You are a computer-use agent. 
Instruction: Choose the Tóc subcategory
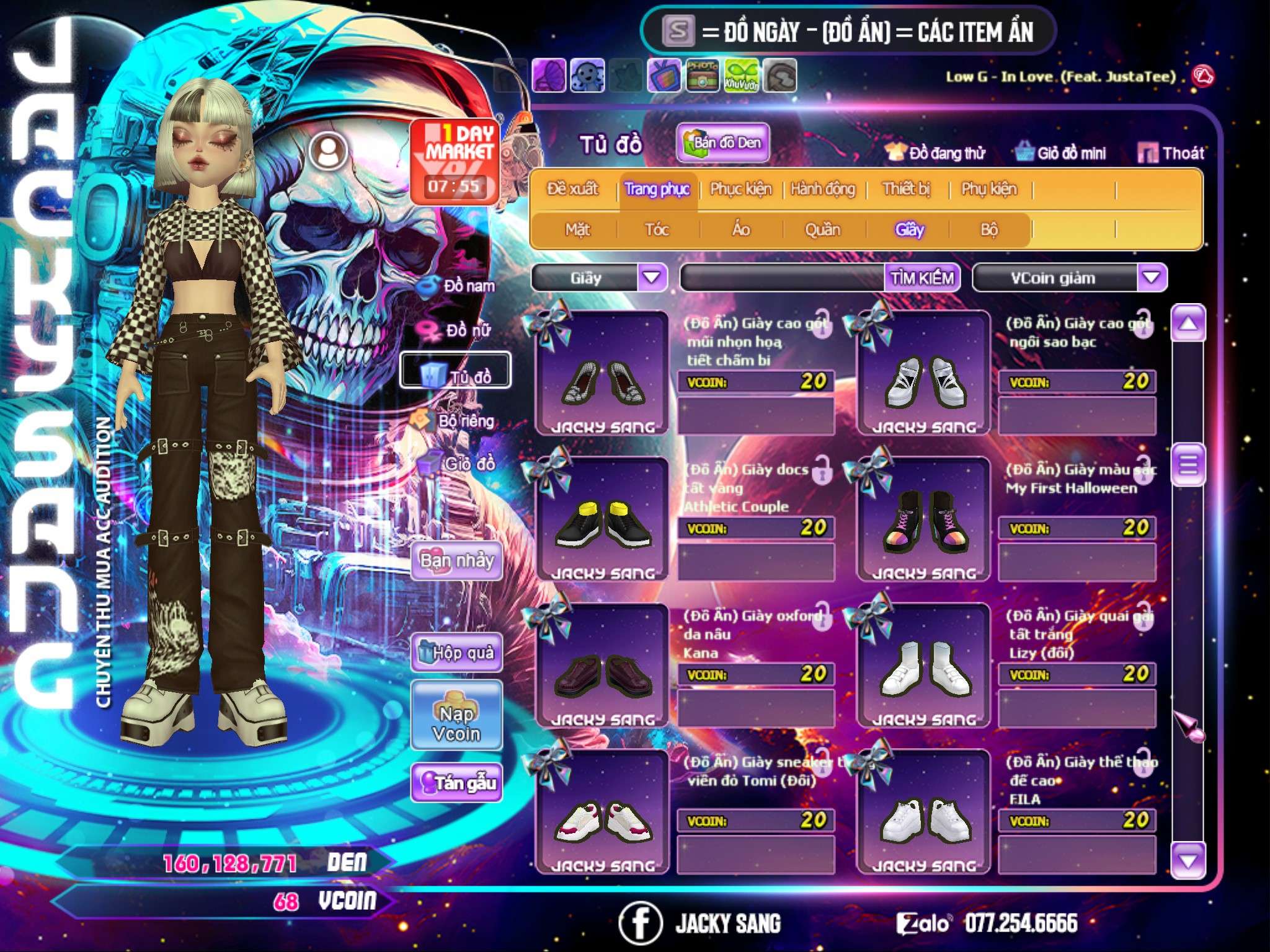click(x=657, y=230)
